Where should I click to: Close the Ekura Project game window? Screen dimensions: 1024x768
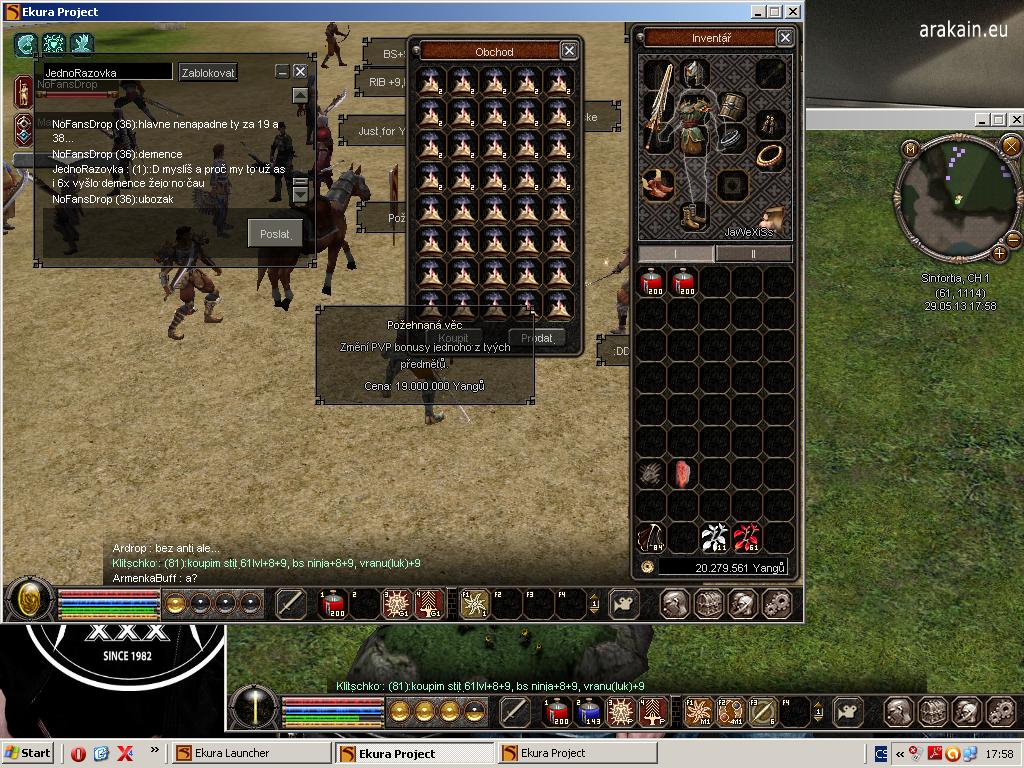pos(791,12)
